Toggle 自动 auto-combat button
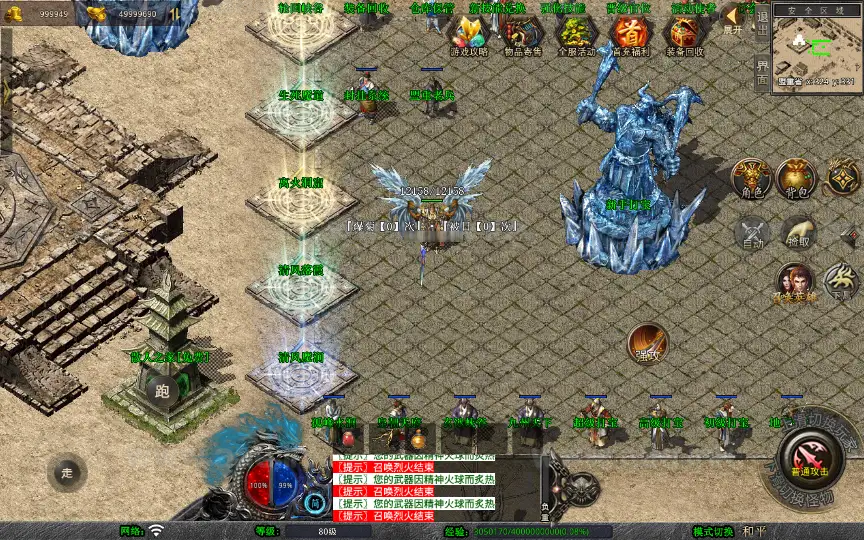The image size is (864, 540). [752, 233]
